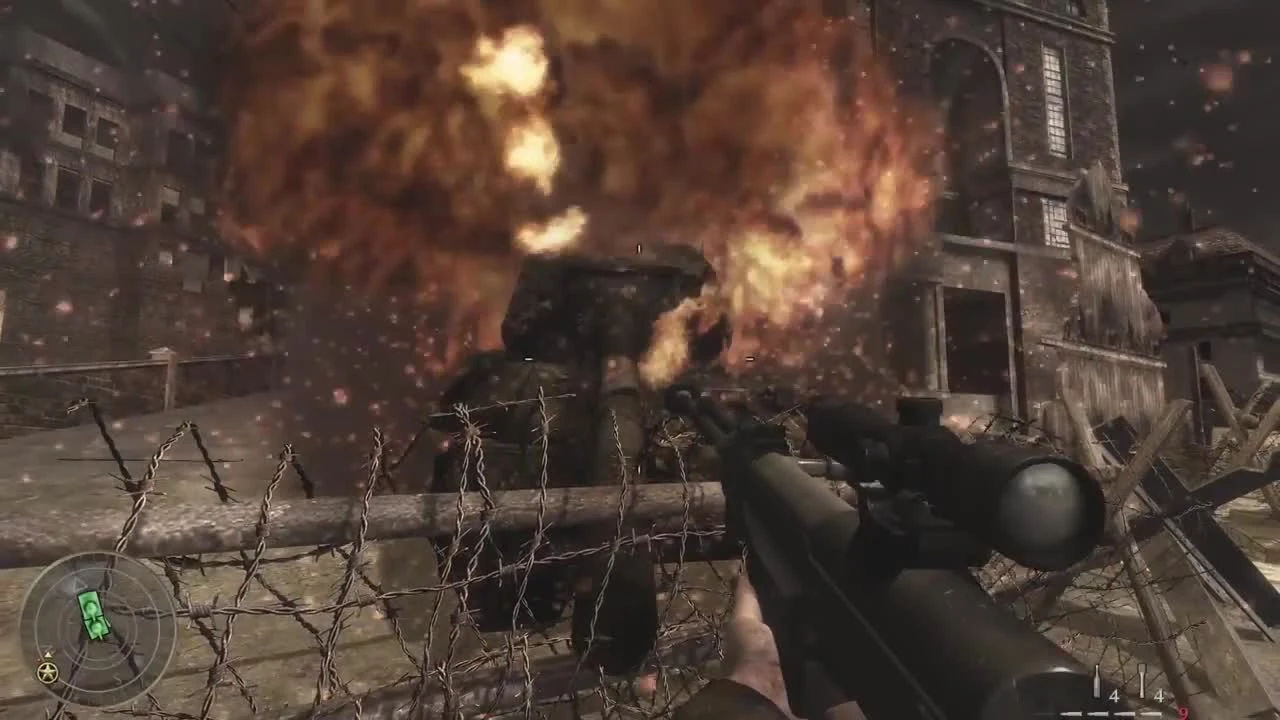Click the red reserve ammo number 9

pyautogui.click(x=1184, y=713)
